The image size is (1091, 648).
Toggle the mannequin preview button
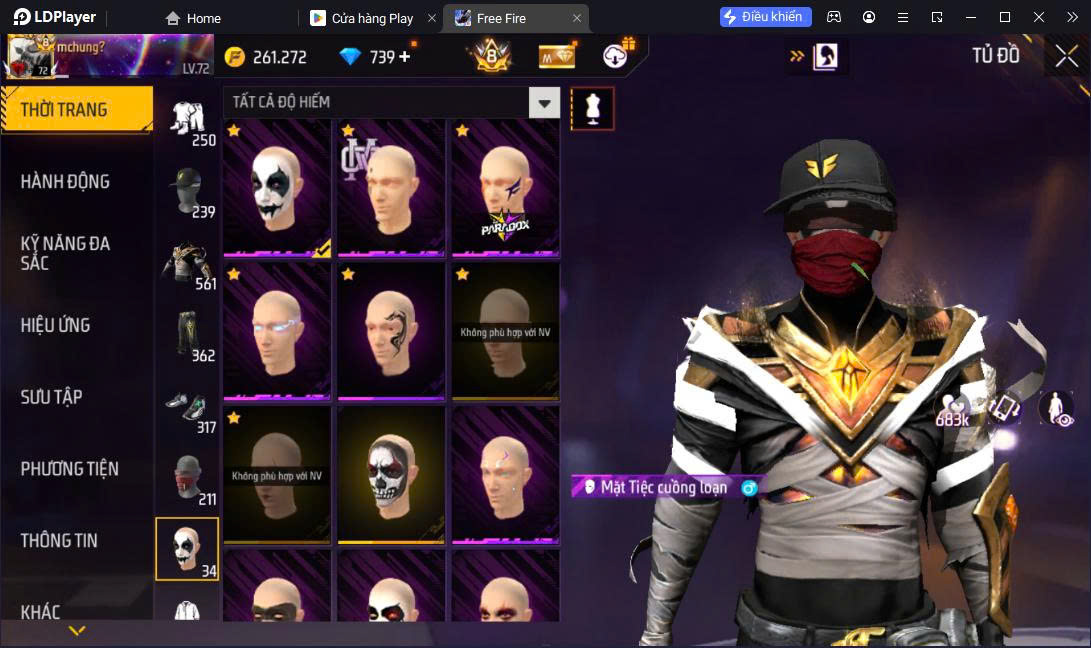[592, 108]
